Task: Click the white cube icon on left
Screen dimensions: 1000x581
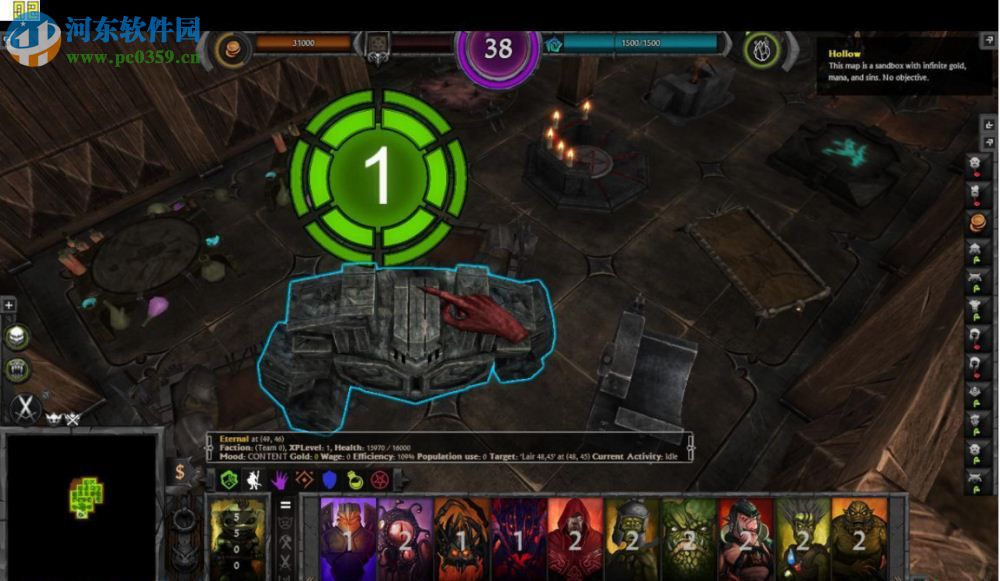Action: tap(16, 337)
